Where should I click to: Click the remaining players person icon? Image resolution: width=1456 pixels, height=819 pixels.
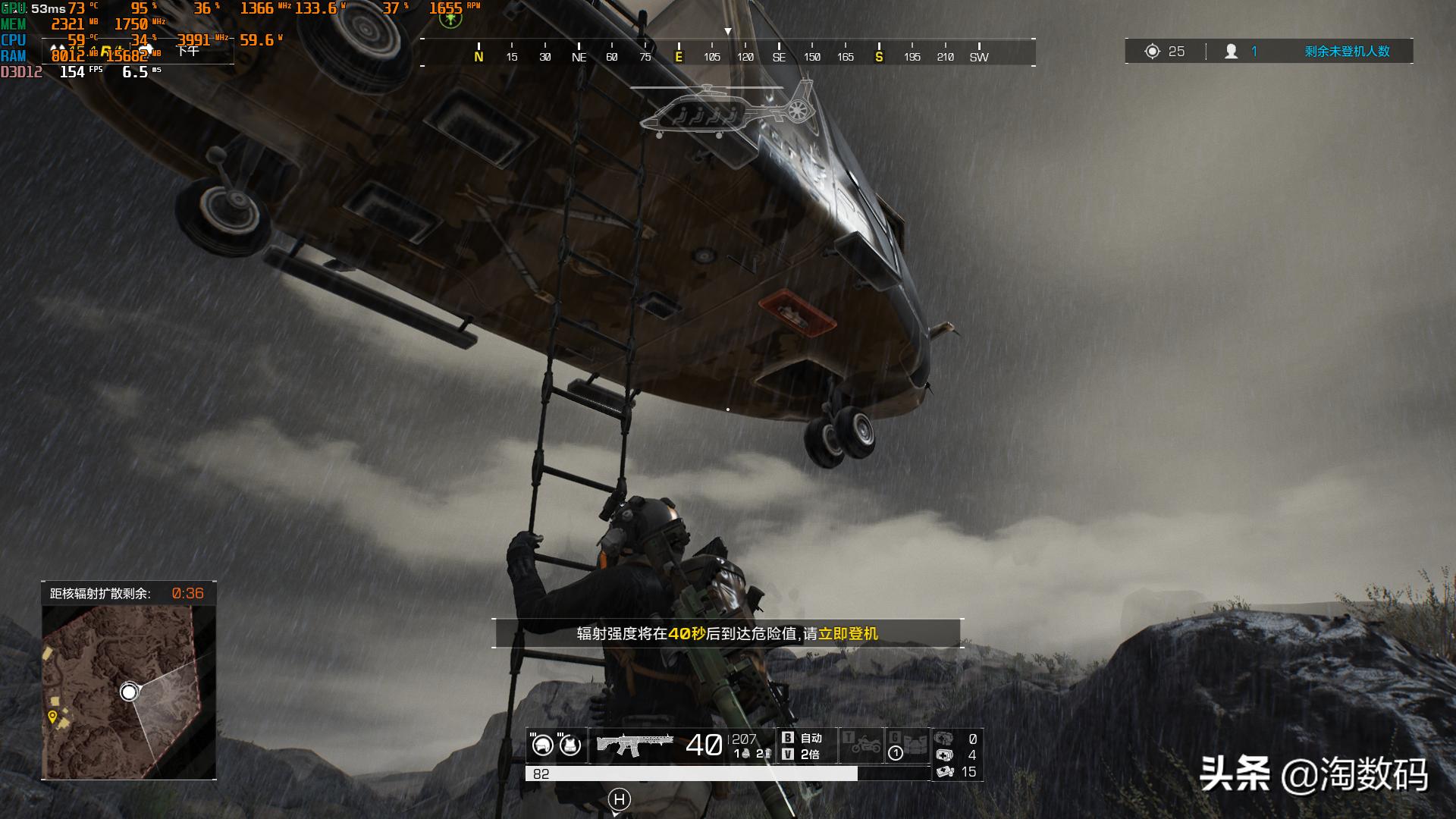[1232, 52]
